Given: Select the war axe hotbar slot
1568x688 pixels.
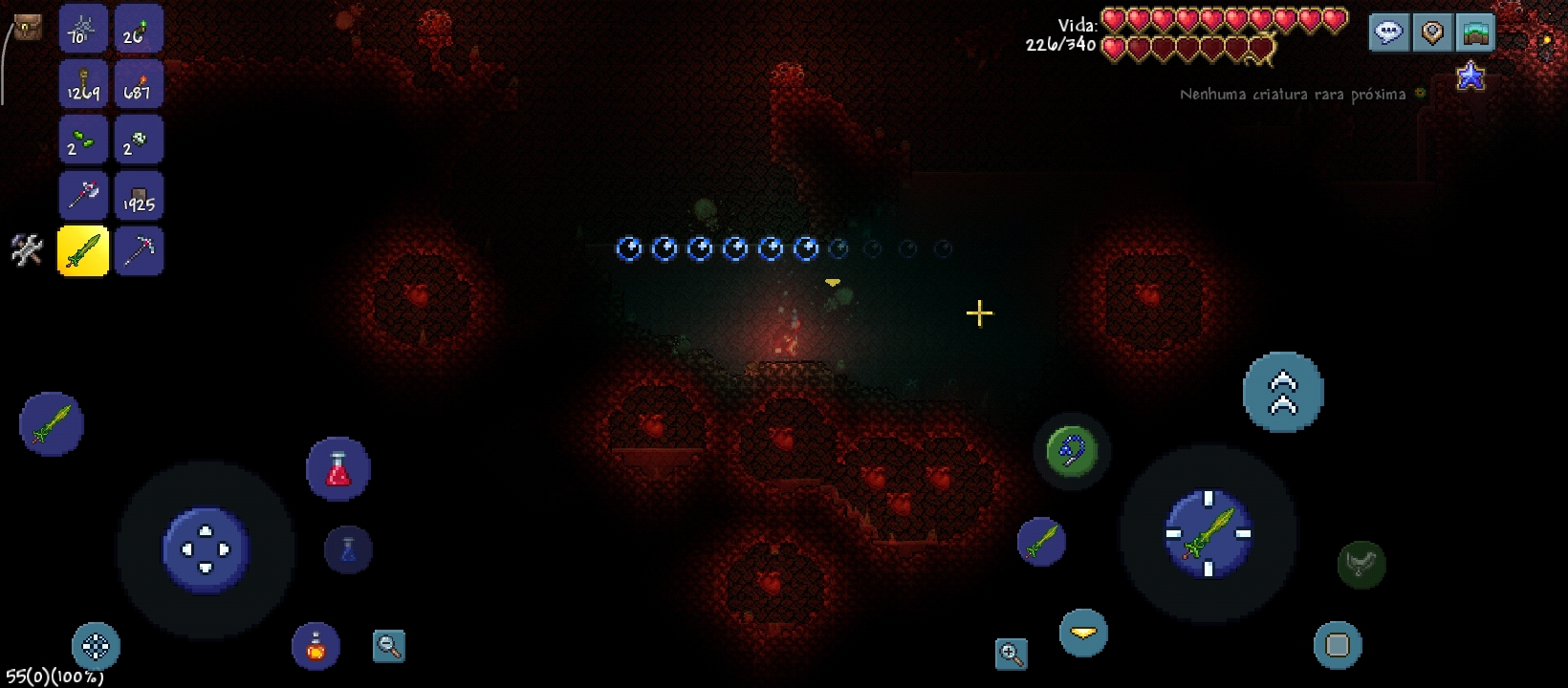Looking at the screenshot, I should 83,195.
